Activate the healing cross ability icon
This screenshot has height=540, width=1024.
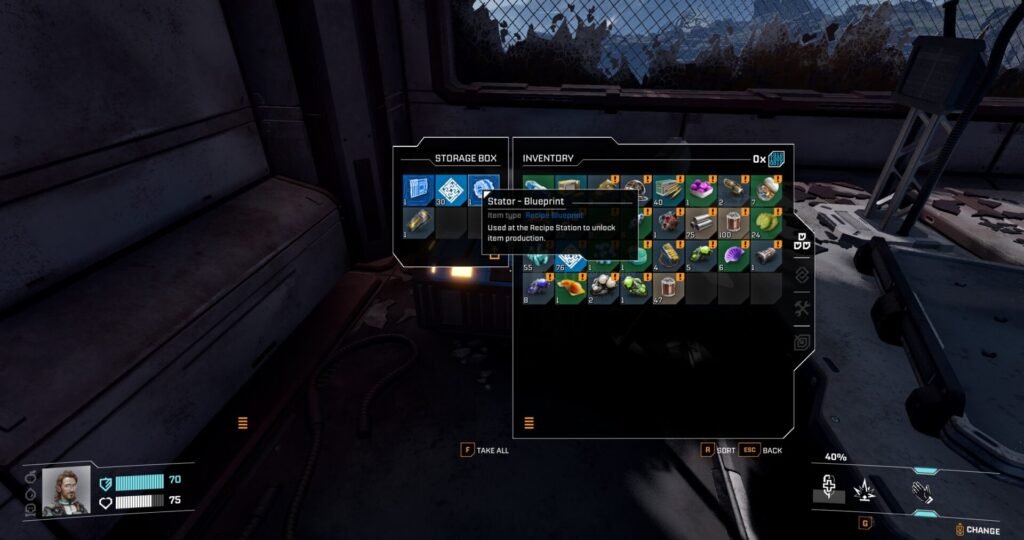[829, 488]
